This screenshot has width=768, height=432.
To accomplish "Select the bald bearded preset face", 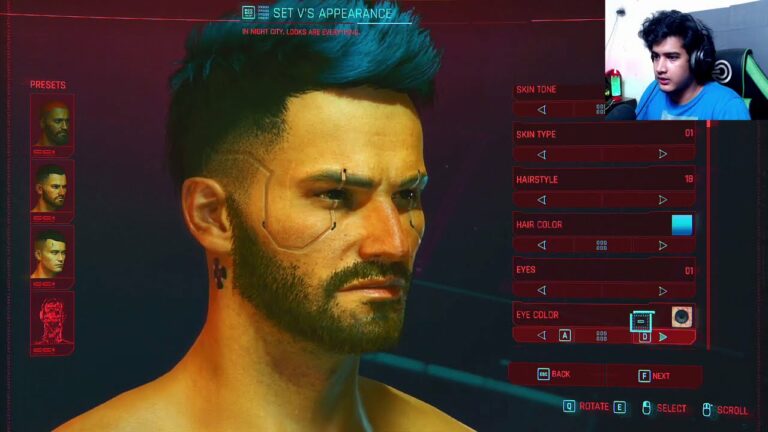I will tap(52, 121).
